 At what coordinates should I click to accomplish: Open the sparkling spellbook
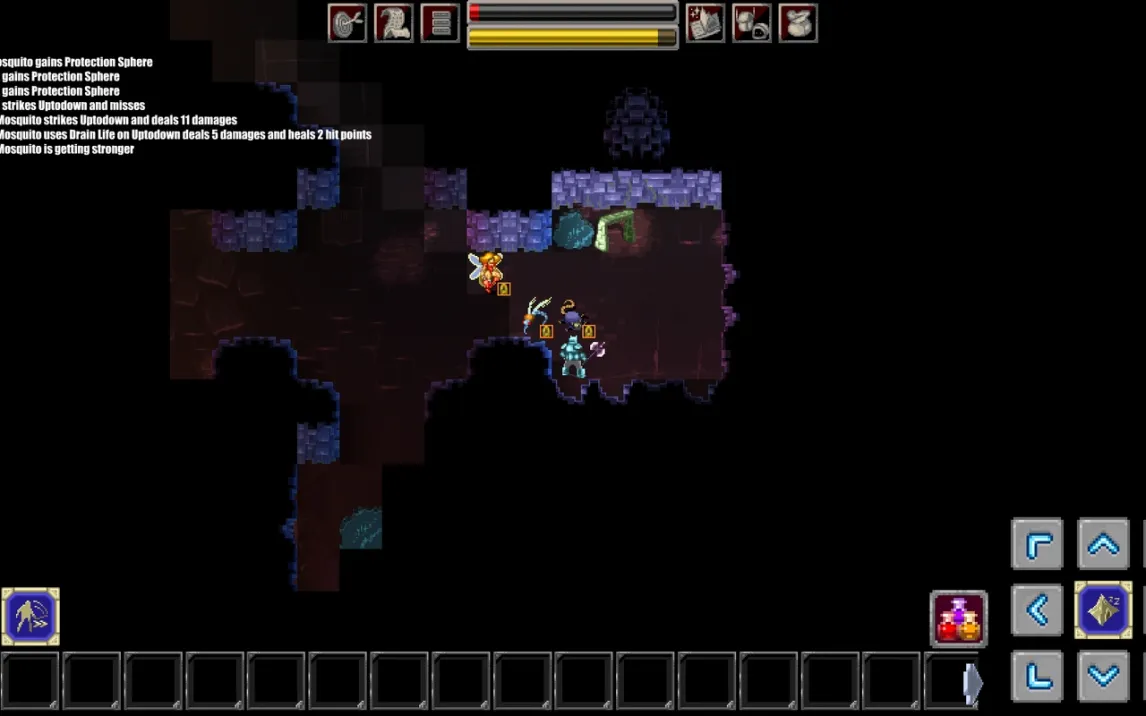pyautogui.click(x=705, y=23)
